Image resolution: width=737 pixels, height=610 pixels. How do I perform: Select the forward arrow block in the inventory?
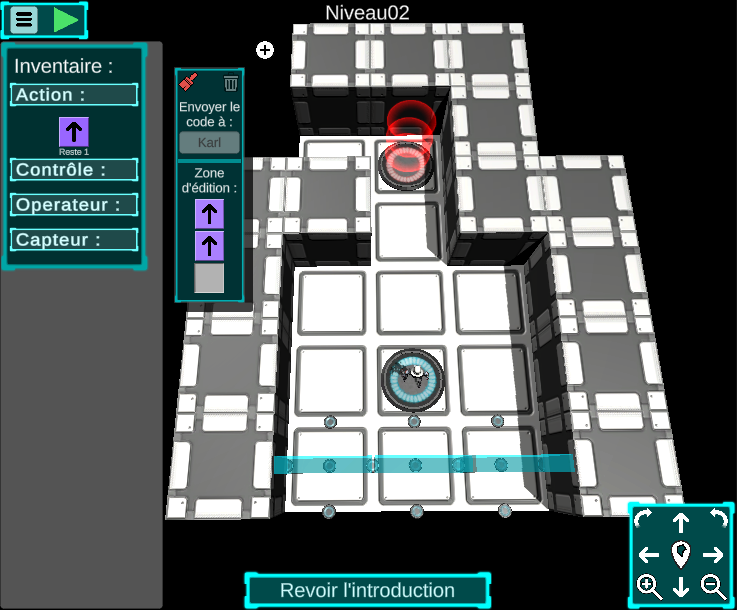[74, 132]
